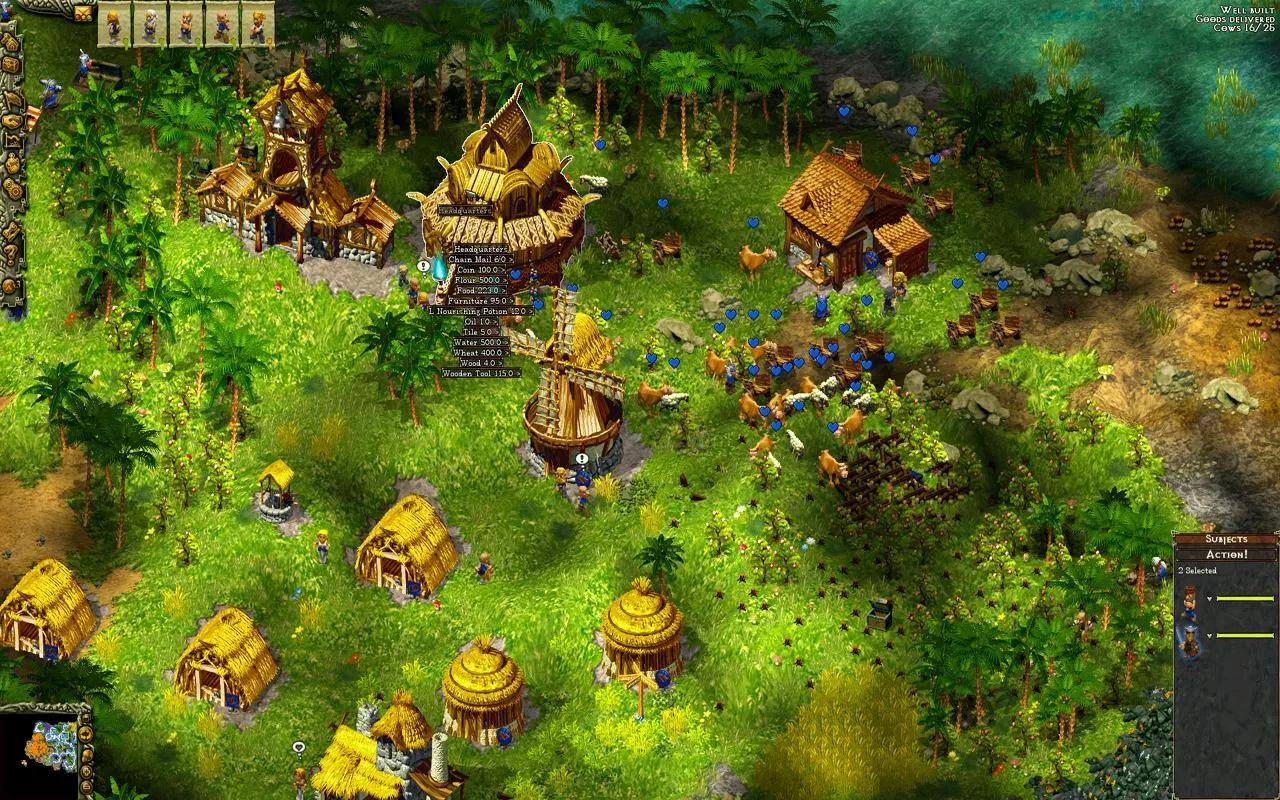Click the exclamation bubble beside the Headquarters
This screenshot has width=1280, height=800.
pos(423,266)
